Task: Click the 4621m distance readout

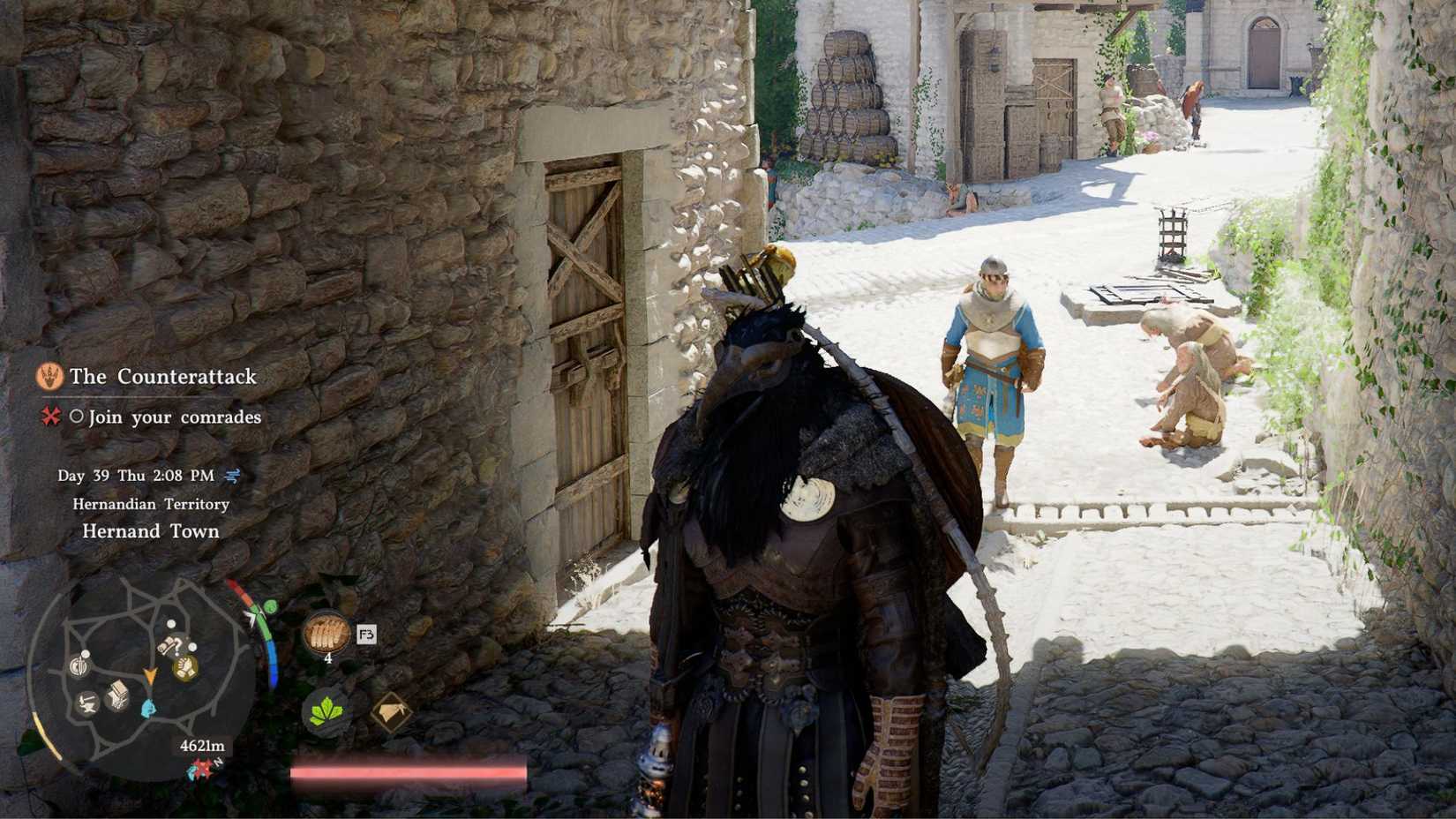Action: tap(202, 746)
